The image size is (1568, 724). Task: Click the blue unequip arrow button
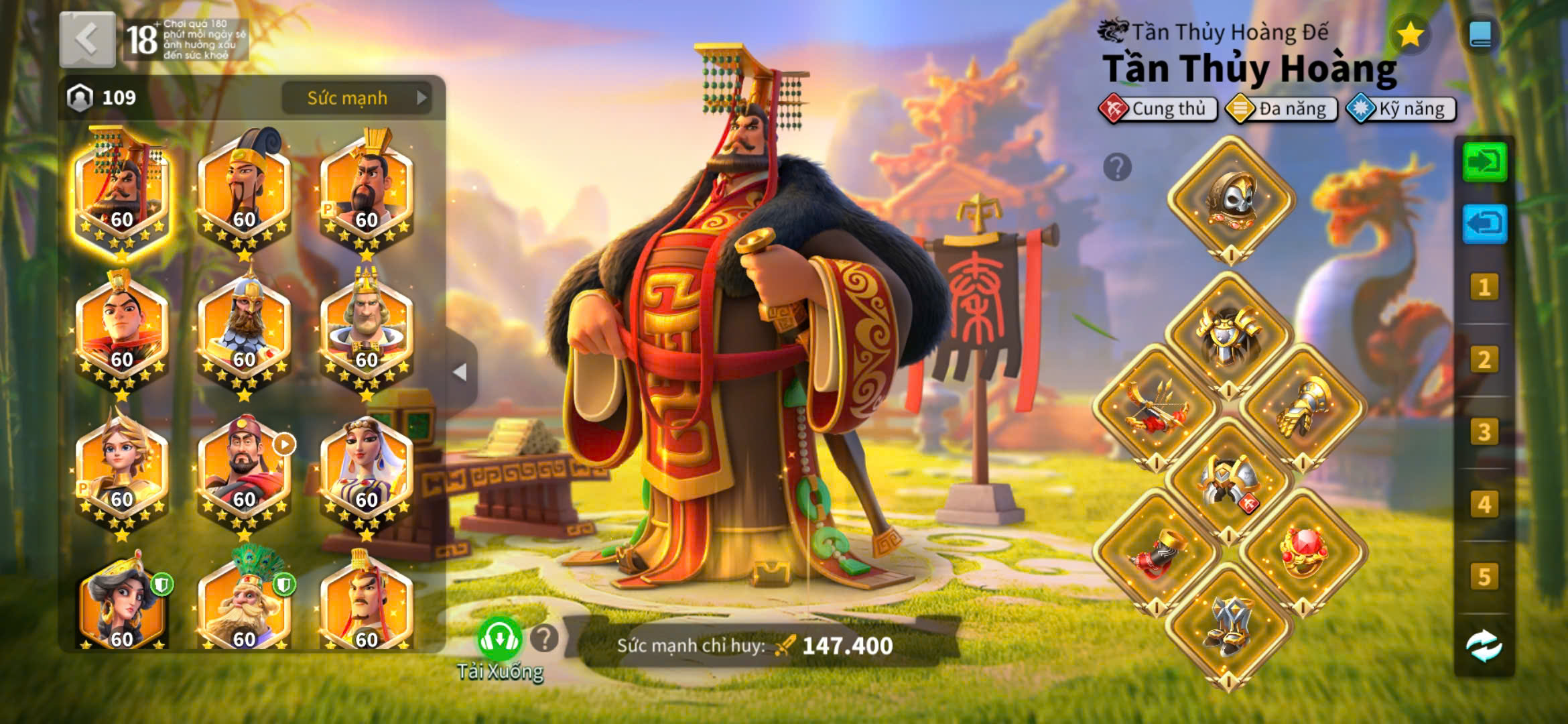1484,223
